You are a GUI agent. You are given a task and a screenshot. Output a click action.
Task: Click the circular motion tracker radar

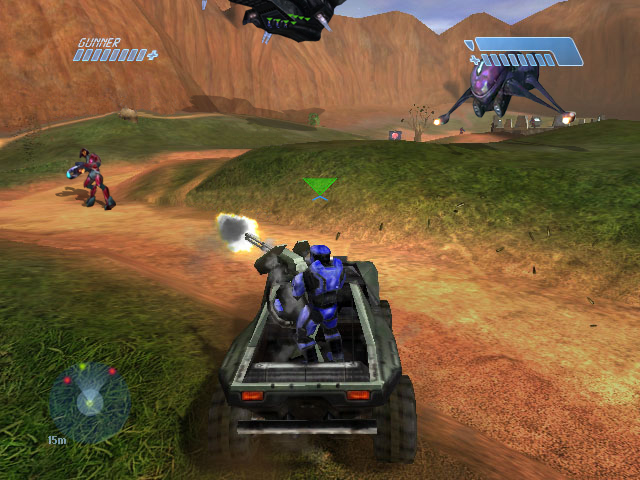[x=90, y=402]
